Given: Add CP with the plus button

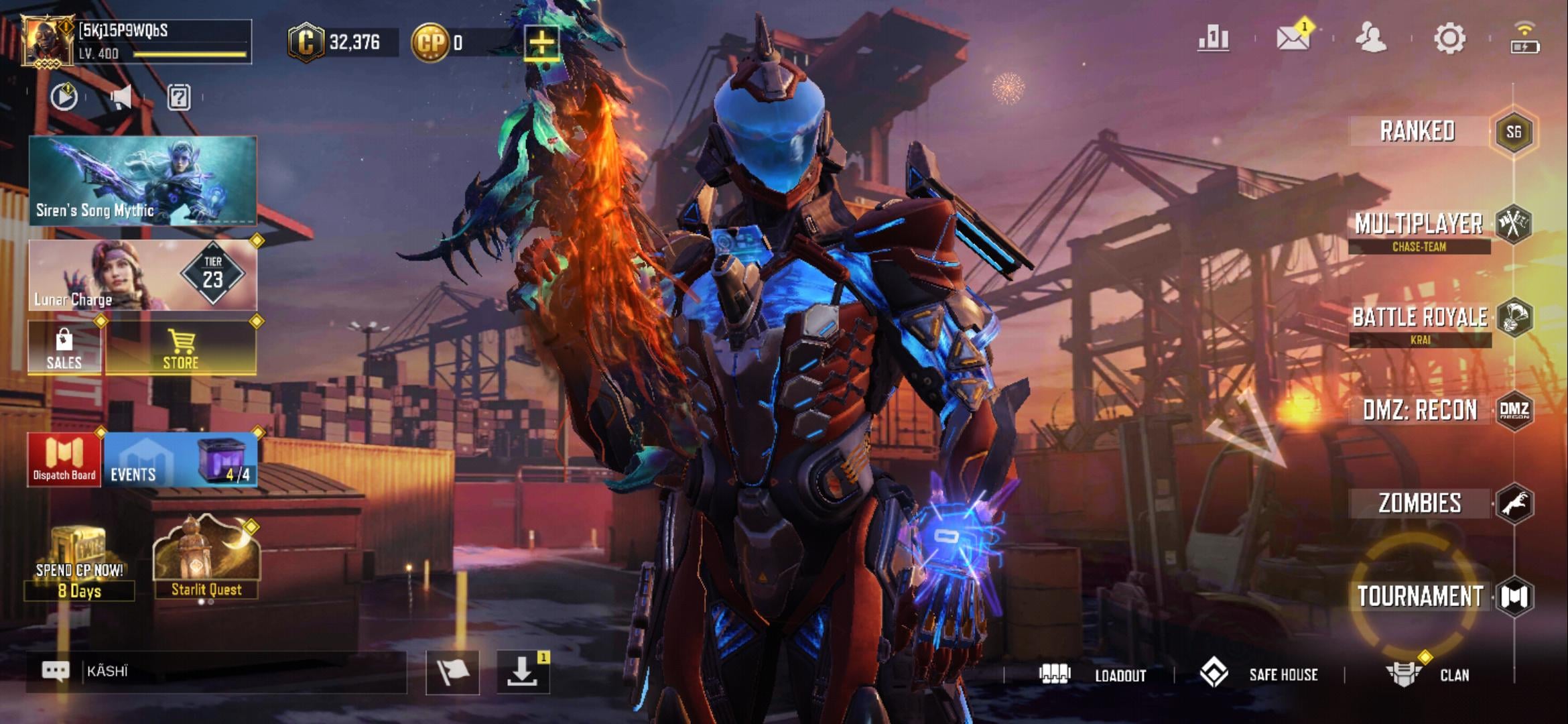Looking at the screenshot, I should coord(541,43).
